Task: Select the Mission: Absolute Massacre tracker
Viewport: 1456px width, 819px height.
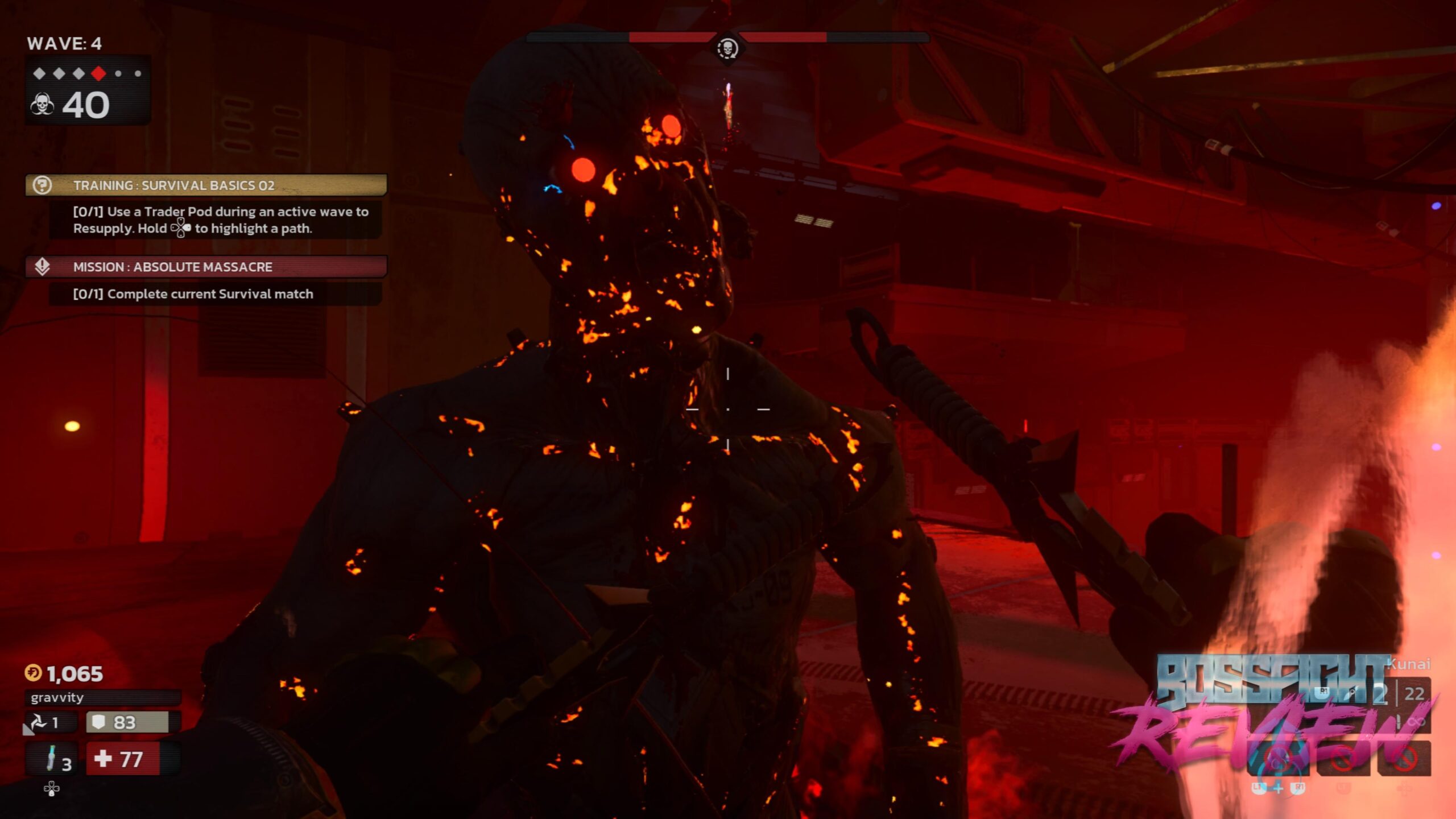Action: click(x=206, y=267)
